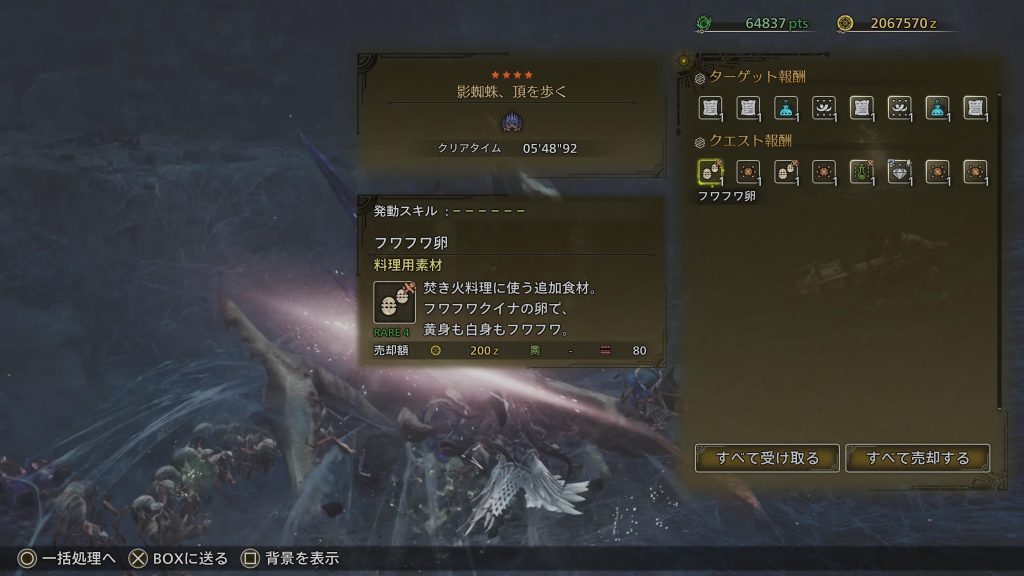Click the すべて受け取る button
This screenshot has height=576, width=1024.
point(767,458)
